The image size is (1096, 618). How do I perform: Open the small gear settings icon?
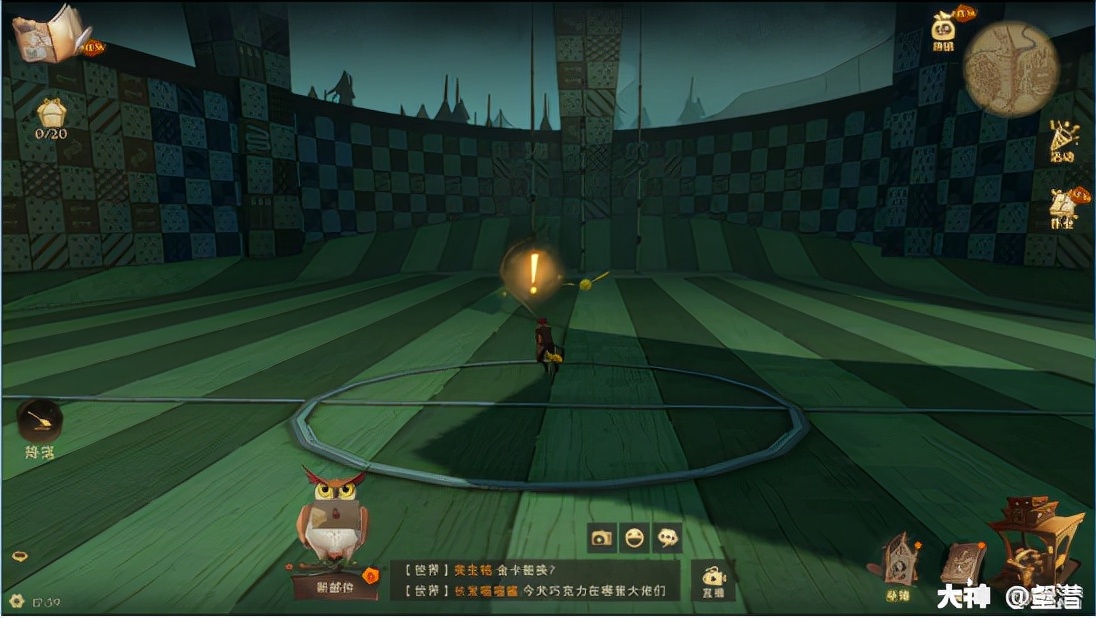(16, 601)
